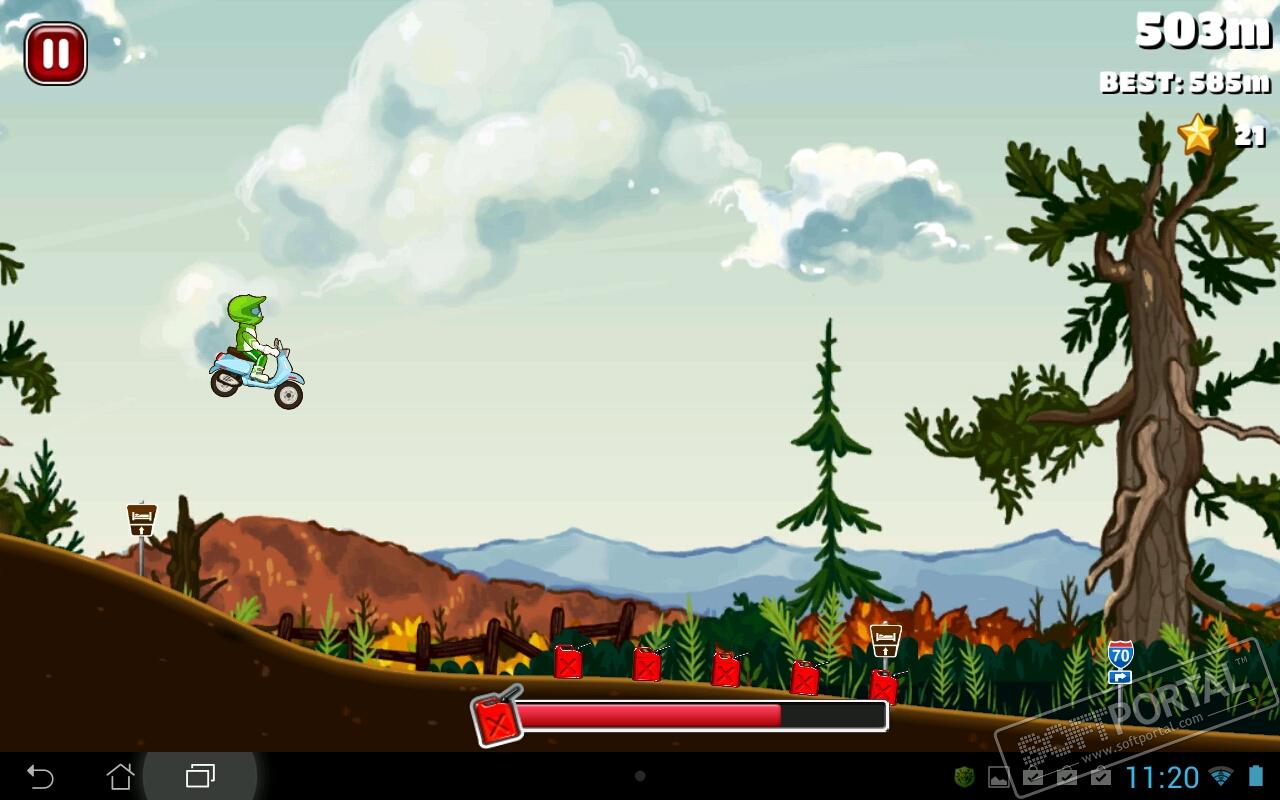This screenshot has width=1280, height=800.
Task: Tap the Android back arrow
Action: point(40,776)
